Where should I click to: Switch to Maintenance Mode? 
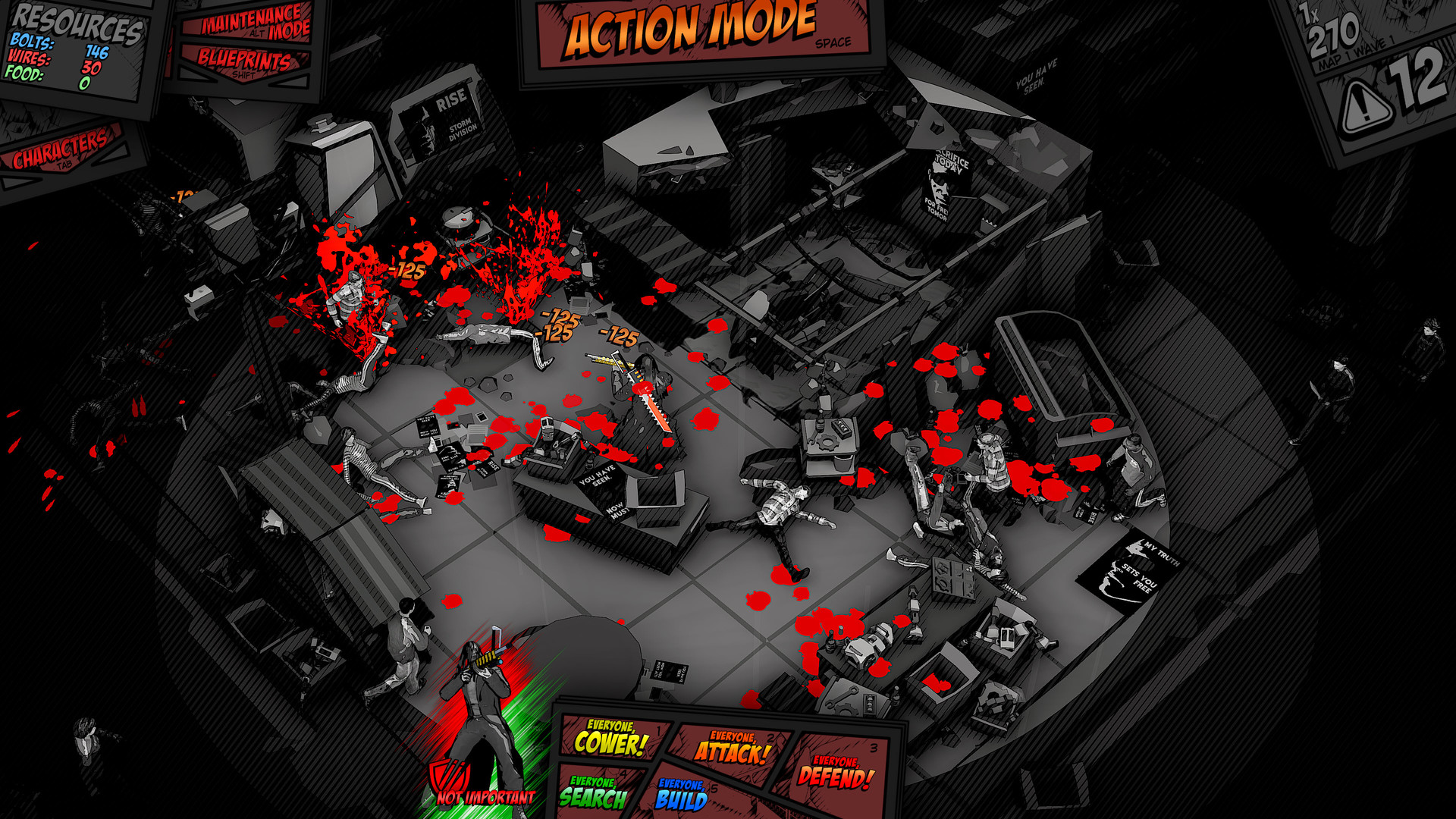pyautogui.click(x=253, y=23)
